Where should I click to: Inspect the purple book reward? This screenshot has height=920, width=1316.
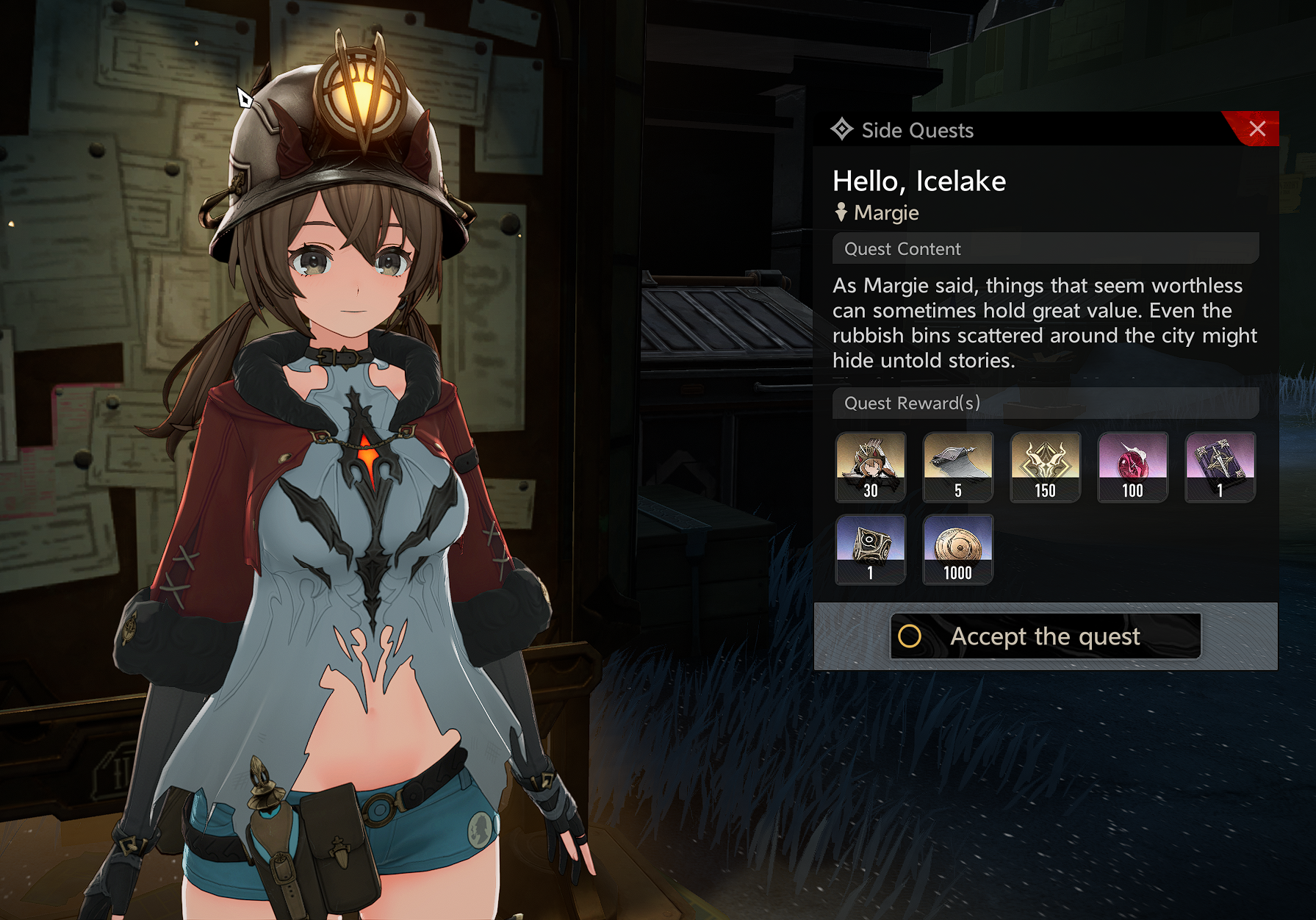(1220, 467)
